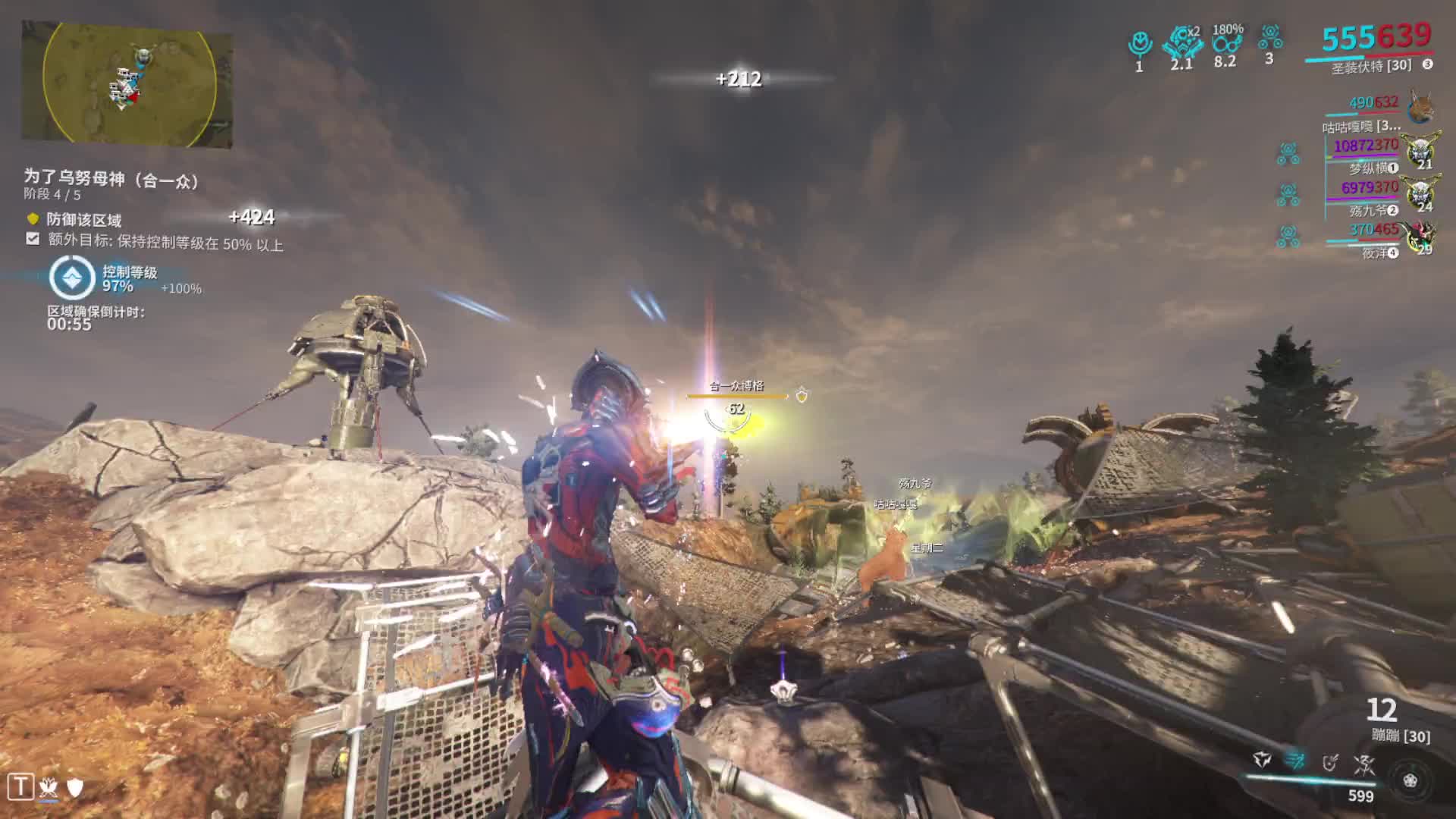The image size is (1456, 819).
Task: Activate the first ability with lightning emblem
Action: (1262, 759)
